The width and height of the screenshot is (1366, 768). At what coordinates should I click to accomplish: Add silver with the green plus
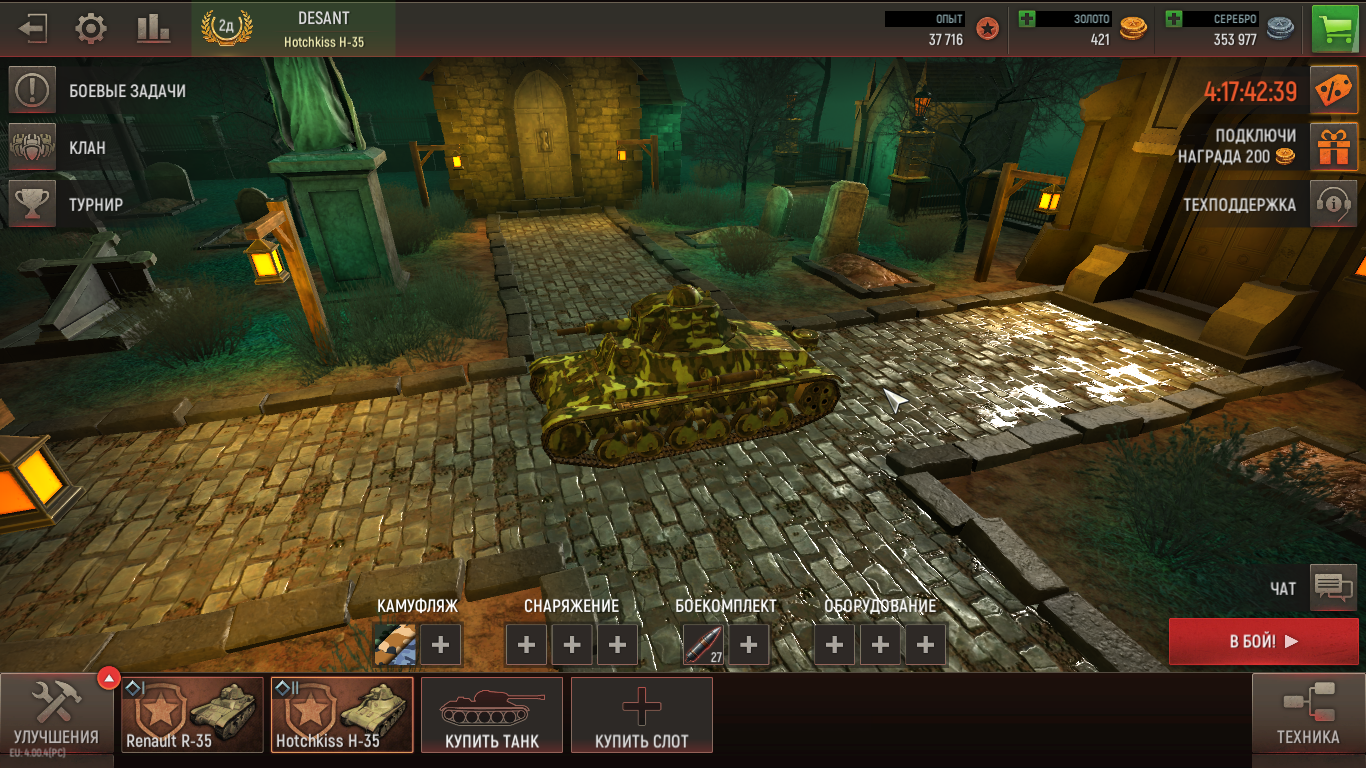click(1174, 19)
